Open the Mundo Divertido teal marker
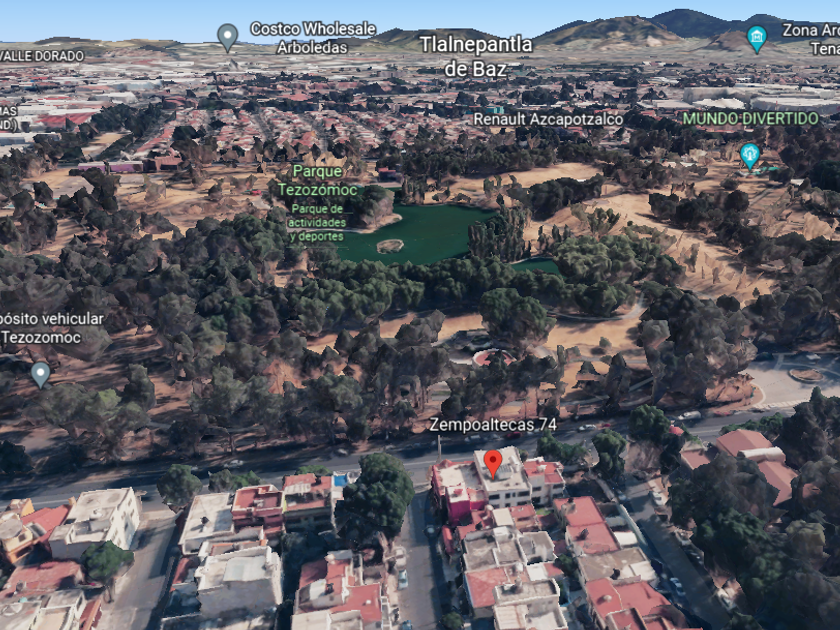 point(749,155)
